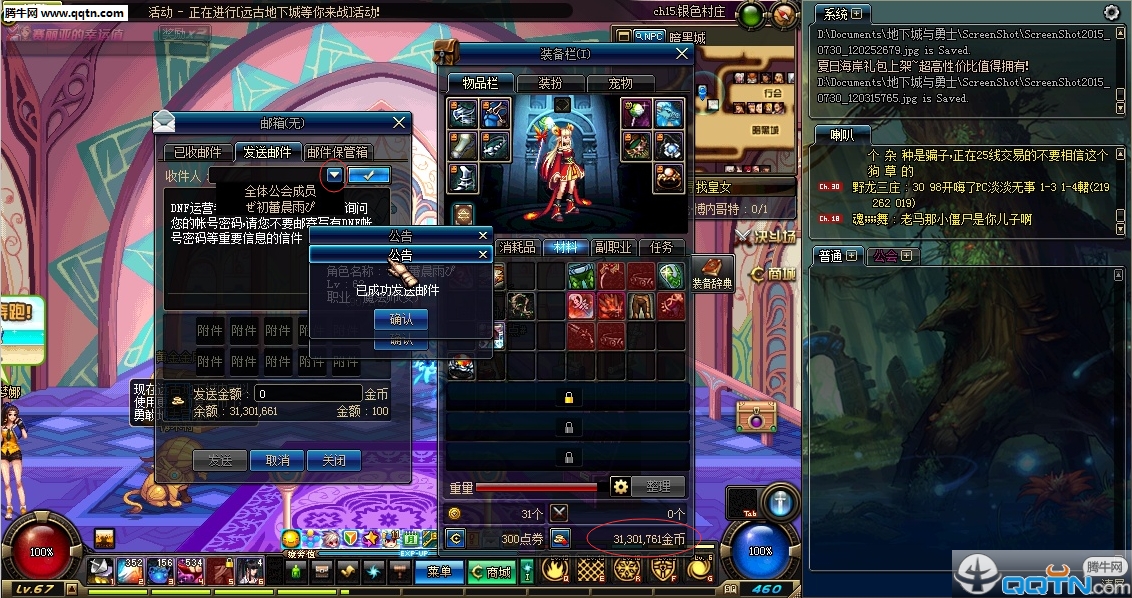Switch to the 装扮 avatar tab
This screenshot has width=1132, height=598.
pos(550,83)
